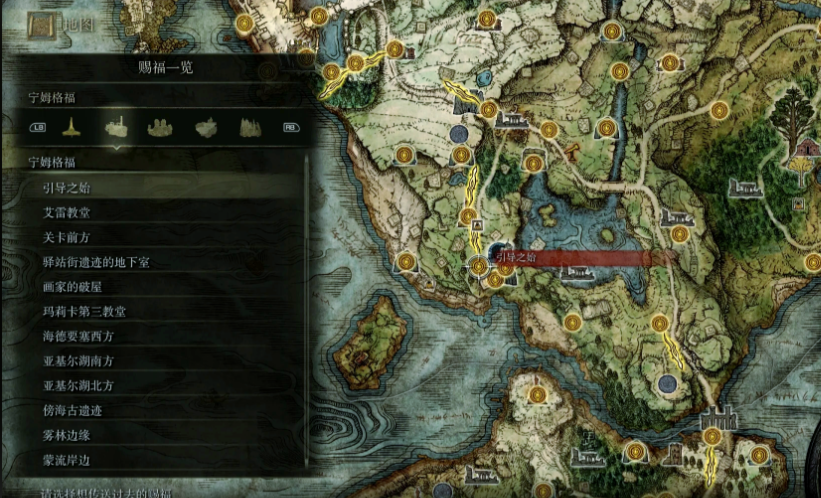Select the 关卡前方 list row
Image resolution: width=821 pixels, height=498 pixels.
(x=68, y=237)
